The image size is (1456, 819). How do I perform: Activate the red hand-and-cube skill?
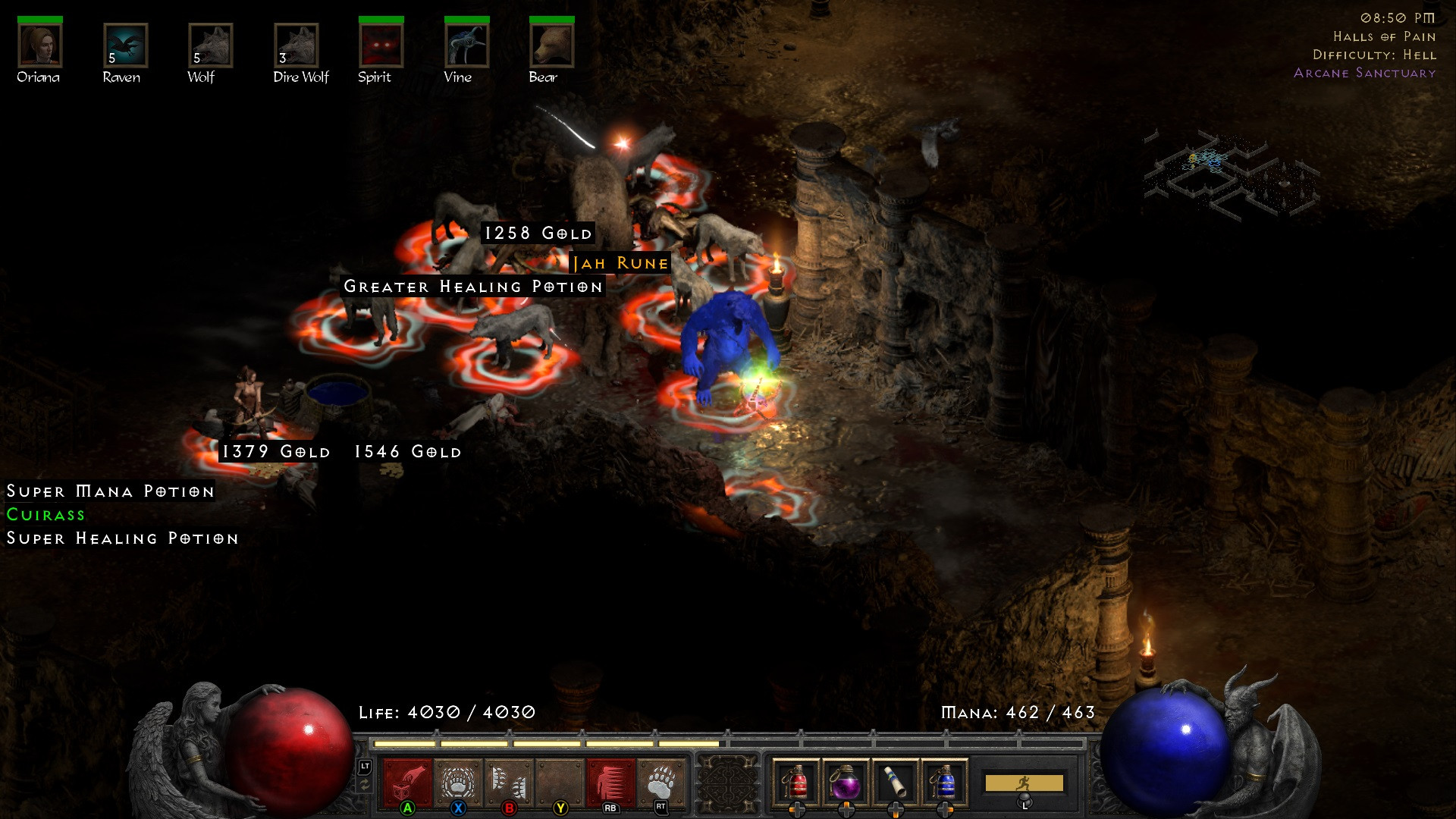click(x=407, y=783)
